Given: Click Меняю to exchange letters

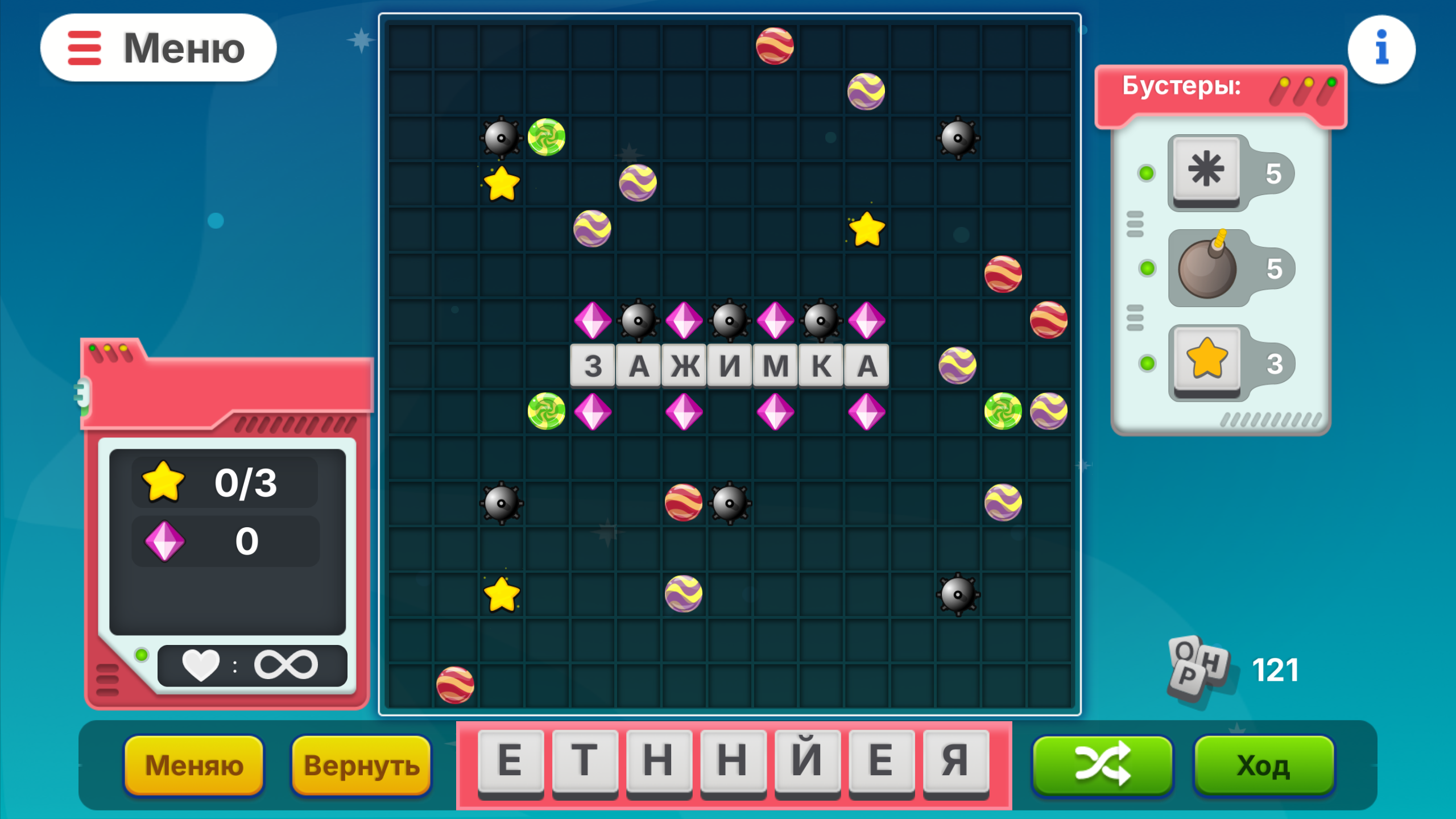Looking at the screenshot, I should [x=195, y=766].
